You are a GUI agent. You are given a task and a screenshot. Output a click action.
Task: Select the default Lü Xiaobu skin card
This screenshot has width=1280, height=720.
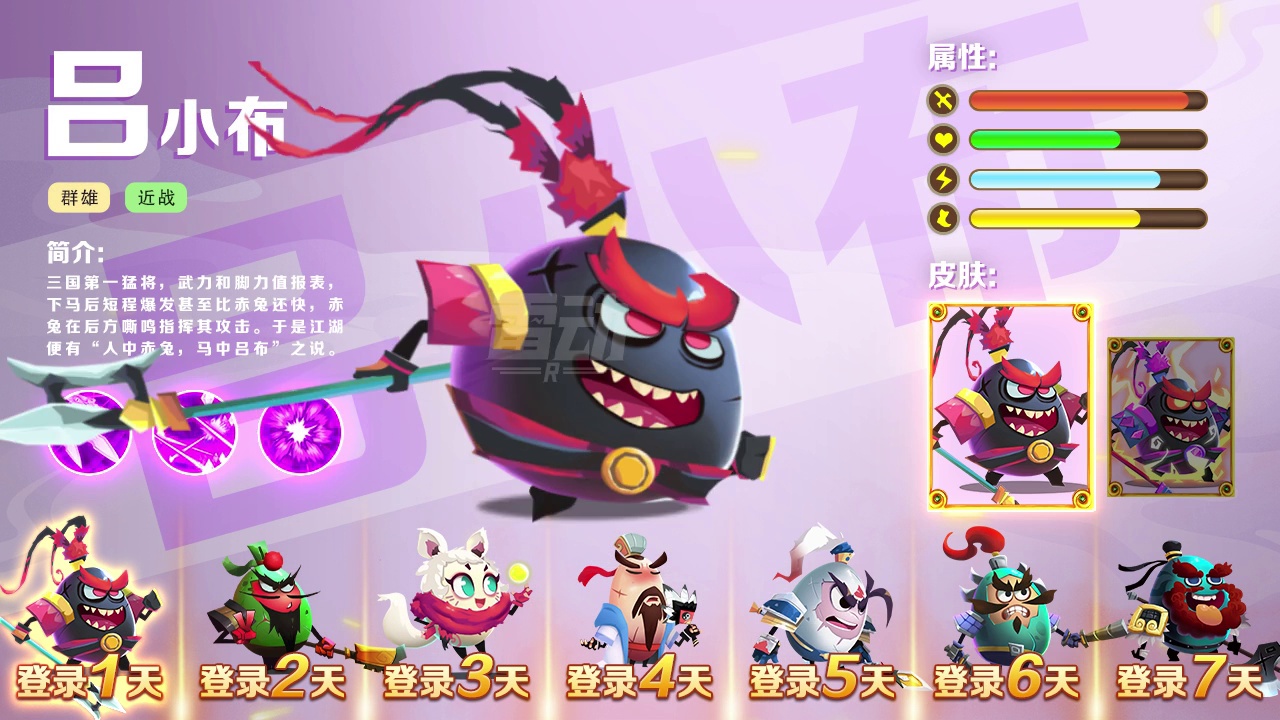[x=1011, y=406]
